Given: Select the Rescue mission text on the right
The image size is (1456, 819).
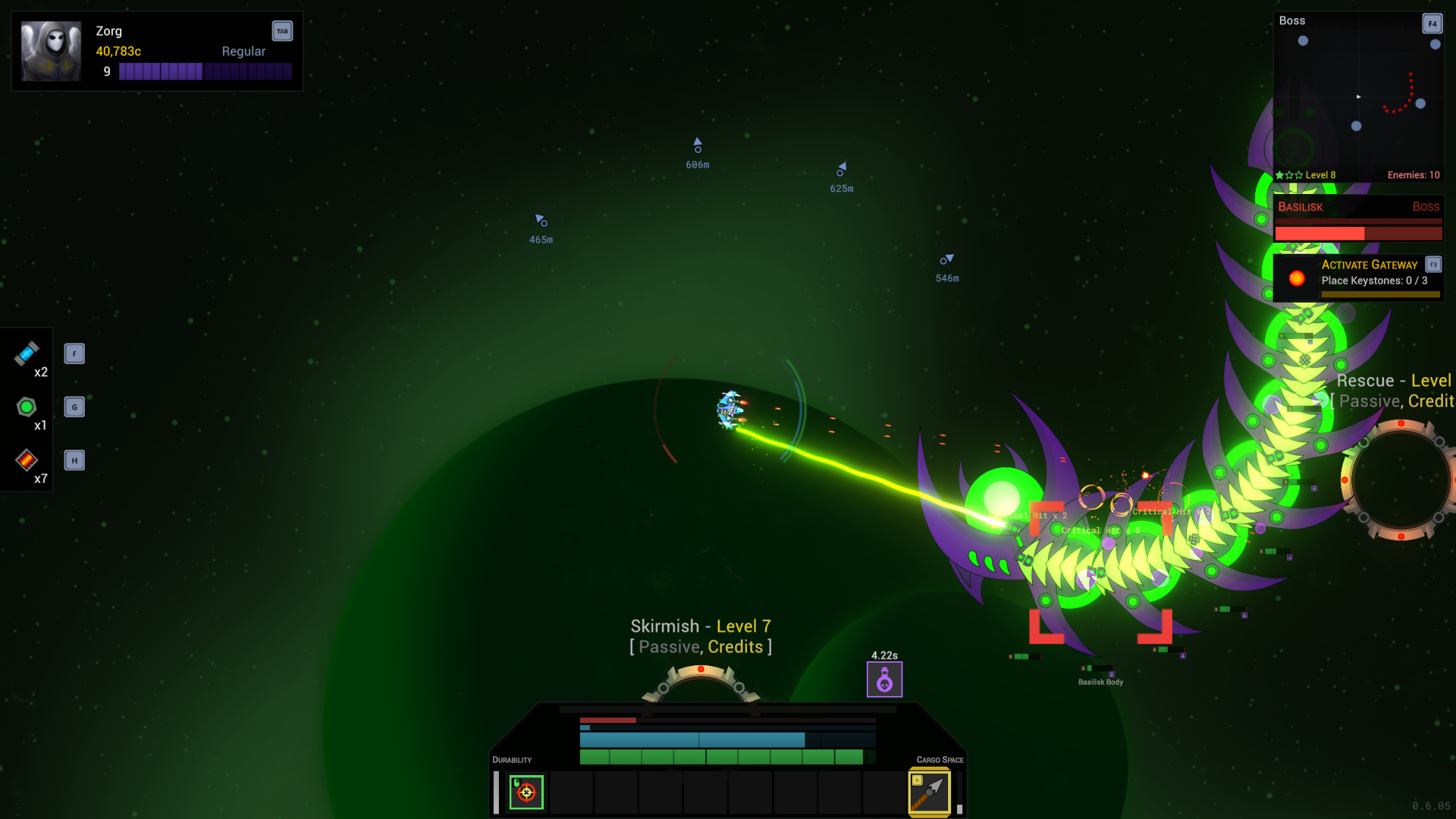Looking at the screenshot, I should tap(1395, 380).
